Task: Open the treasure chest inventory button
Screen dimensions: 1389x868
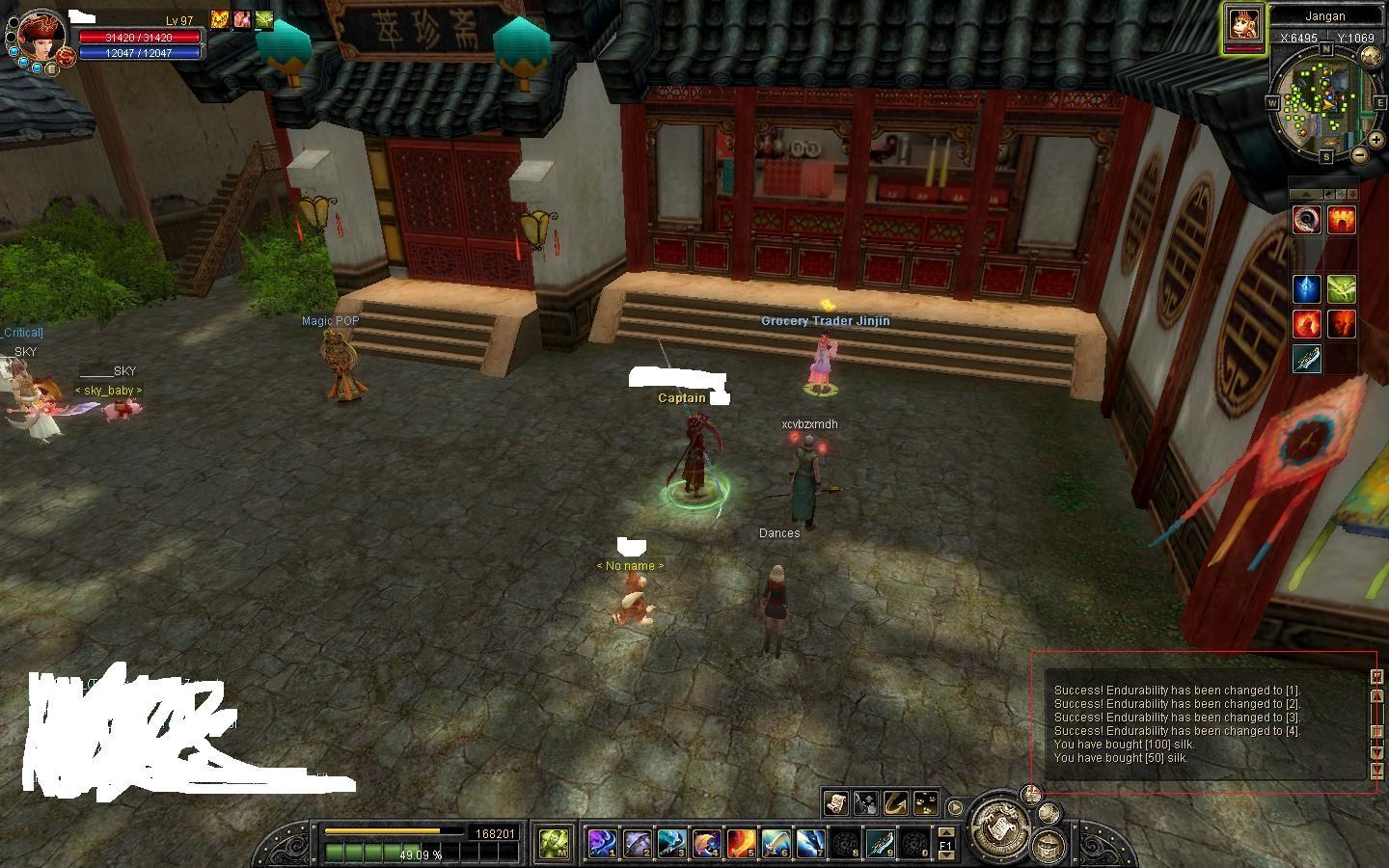Action: click(1047, 845)
